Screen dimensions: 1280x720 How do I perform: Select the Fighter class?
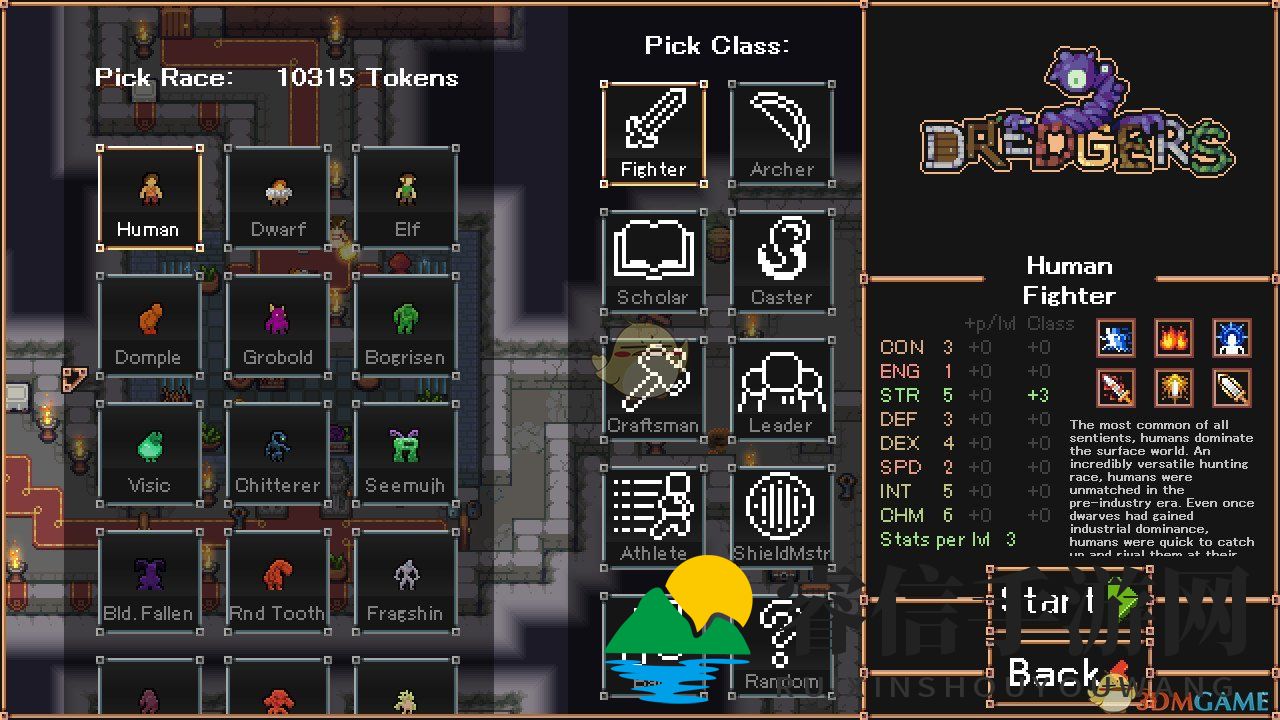654,133
